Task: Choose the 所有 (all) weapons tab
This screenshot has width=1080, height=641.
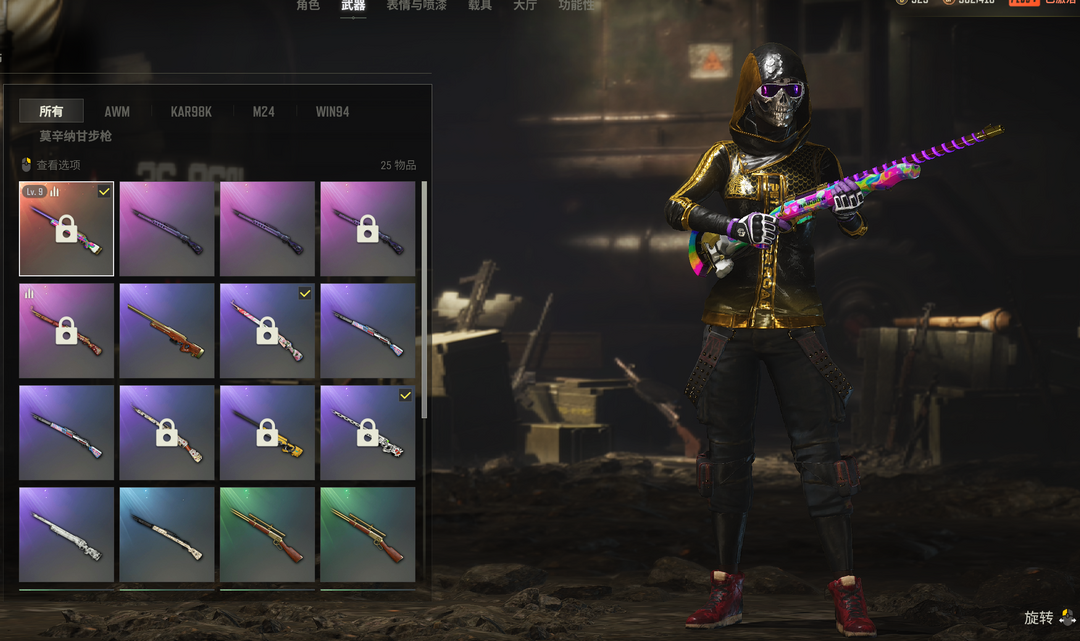Action: point(51,112)
